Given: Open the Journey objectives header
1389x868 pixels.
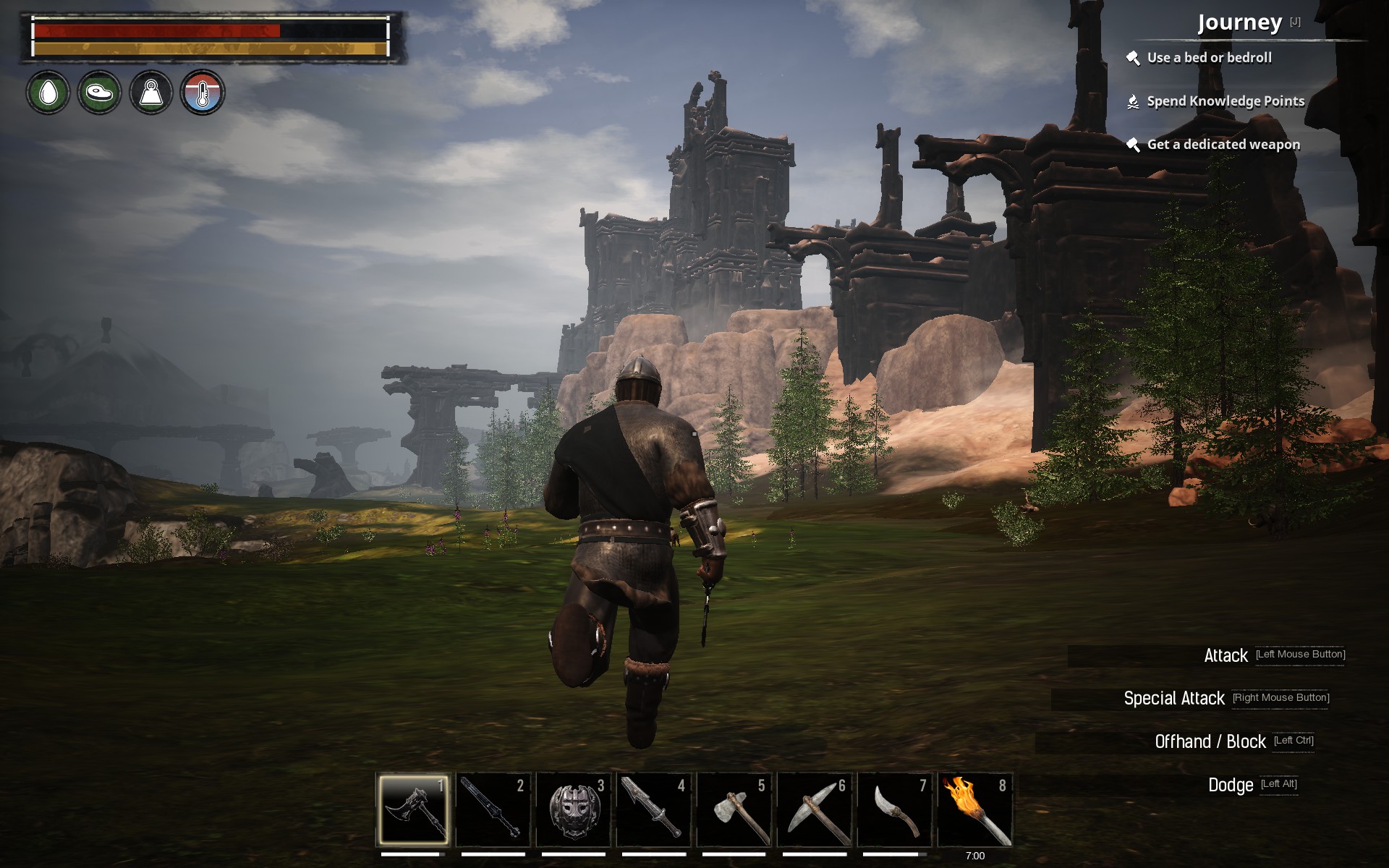Looking at the screenshot, I should 1240,23.
